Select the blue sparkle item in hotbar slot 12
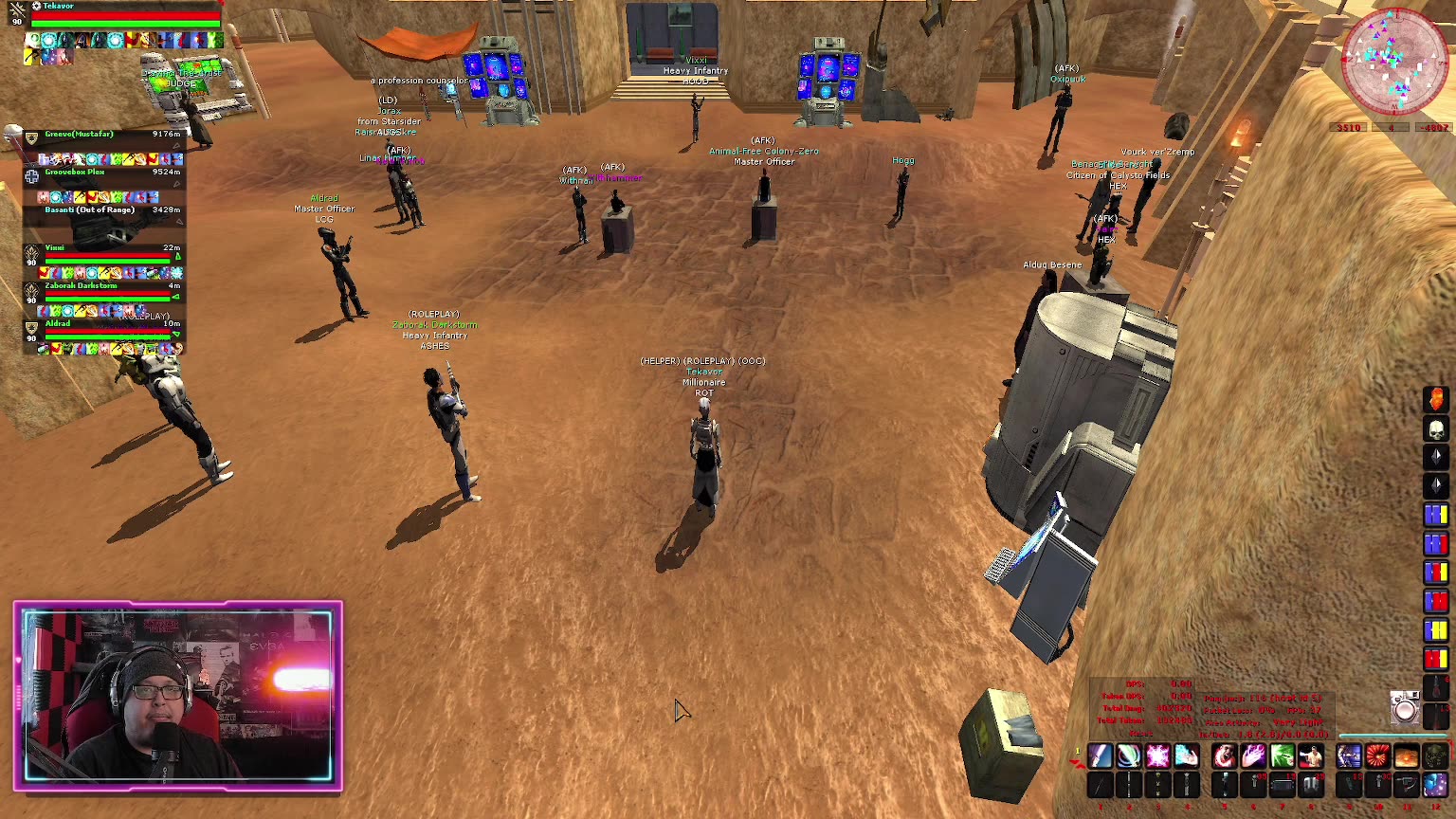 click(x=1434, y=785)
